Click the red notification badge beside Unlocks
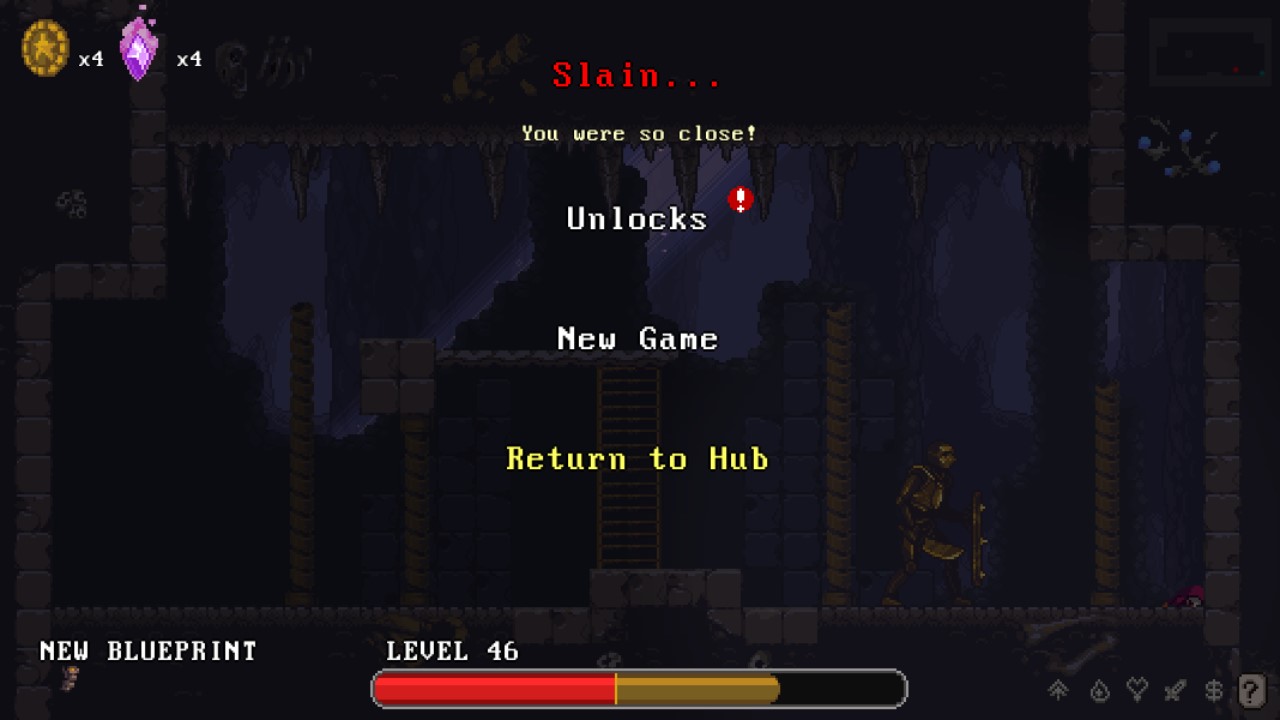 pos(740,201)
